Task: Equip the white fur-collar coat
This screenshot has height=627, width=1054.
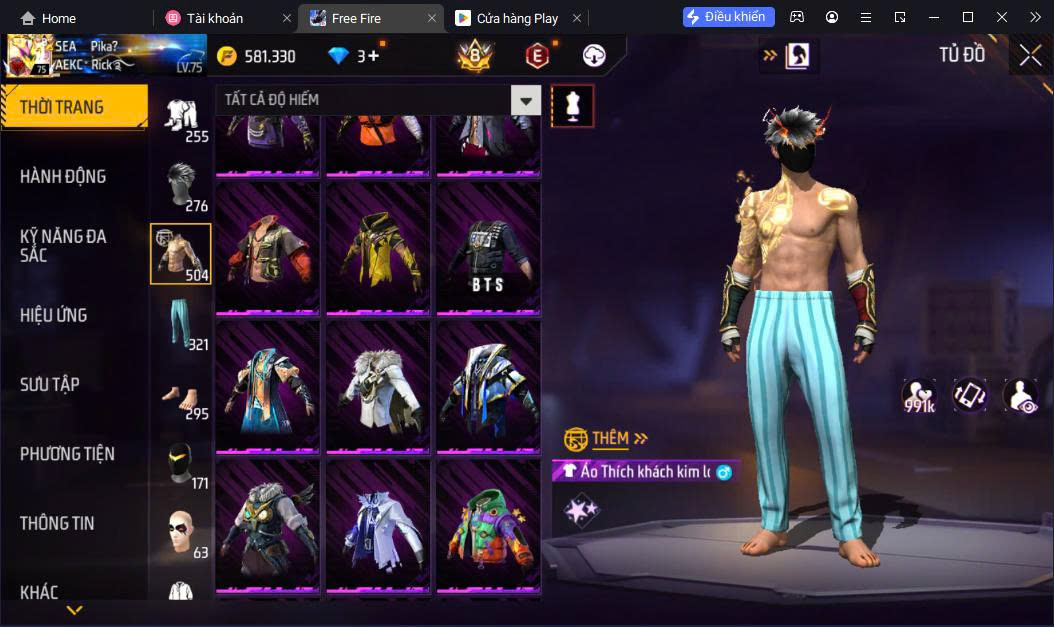Action: coord(378,389)
